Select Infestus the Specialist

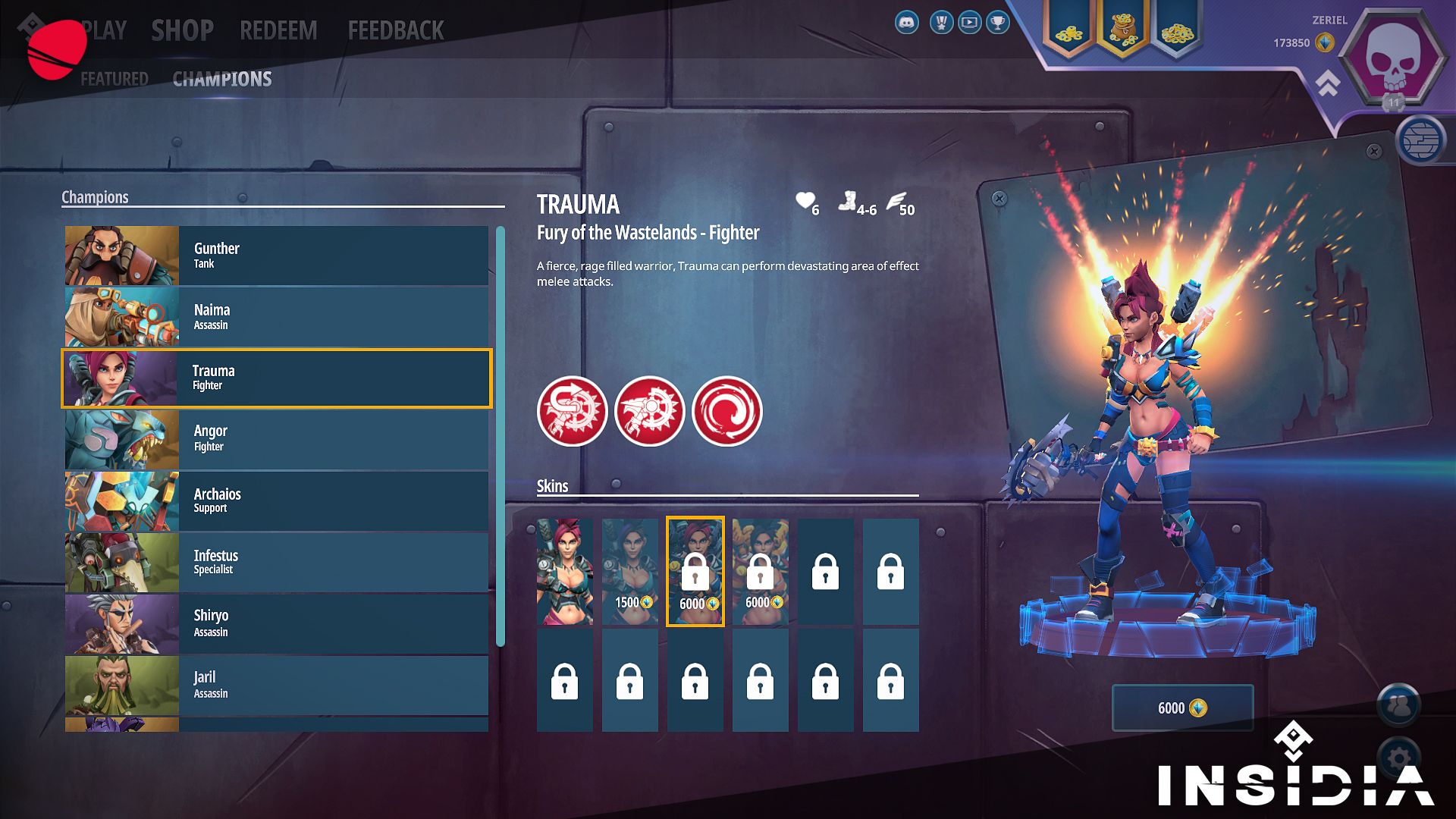click(277, 563)
